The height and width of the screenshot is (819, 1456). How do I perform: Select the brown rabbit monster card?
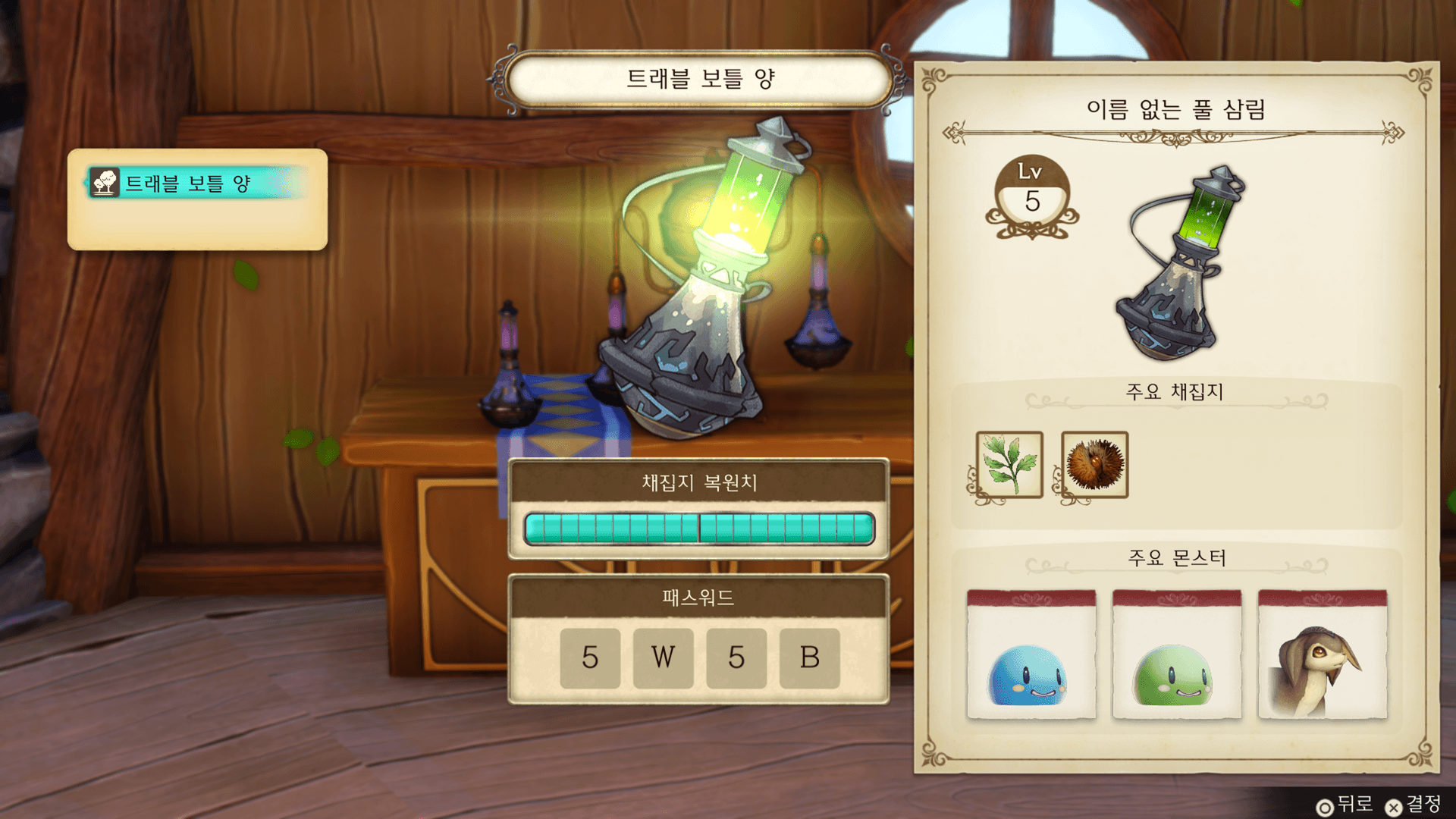click(1322, 654)
